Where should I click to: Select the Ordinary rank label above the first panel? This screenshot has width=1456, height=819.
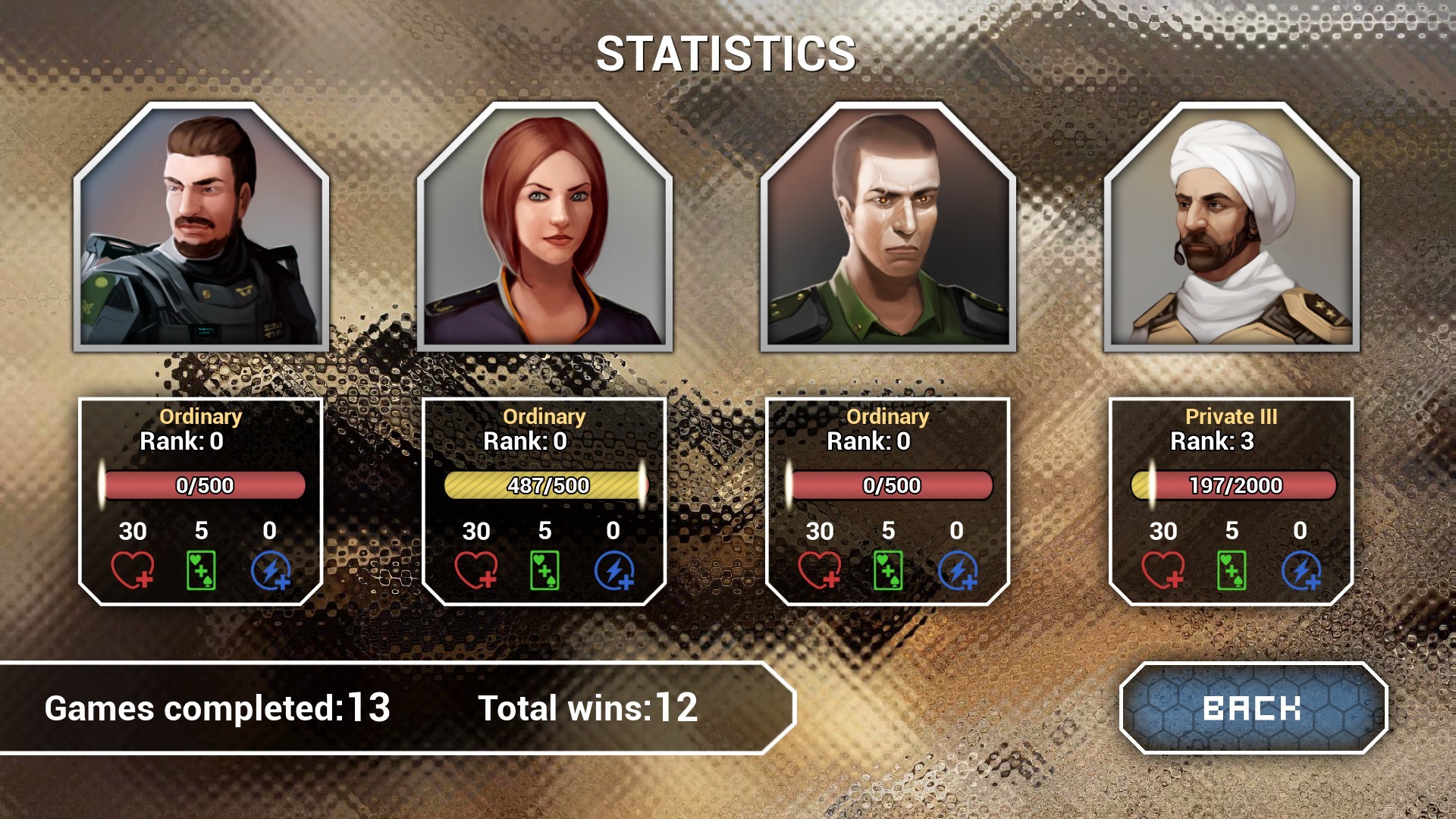(x=202, y=416)
